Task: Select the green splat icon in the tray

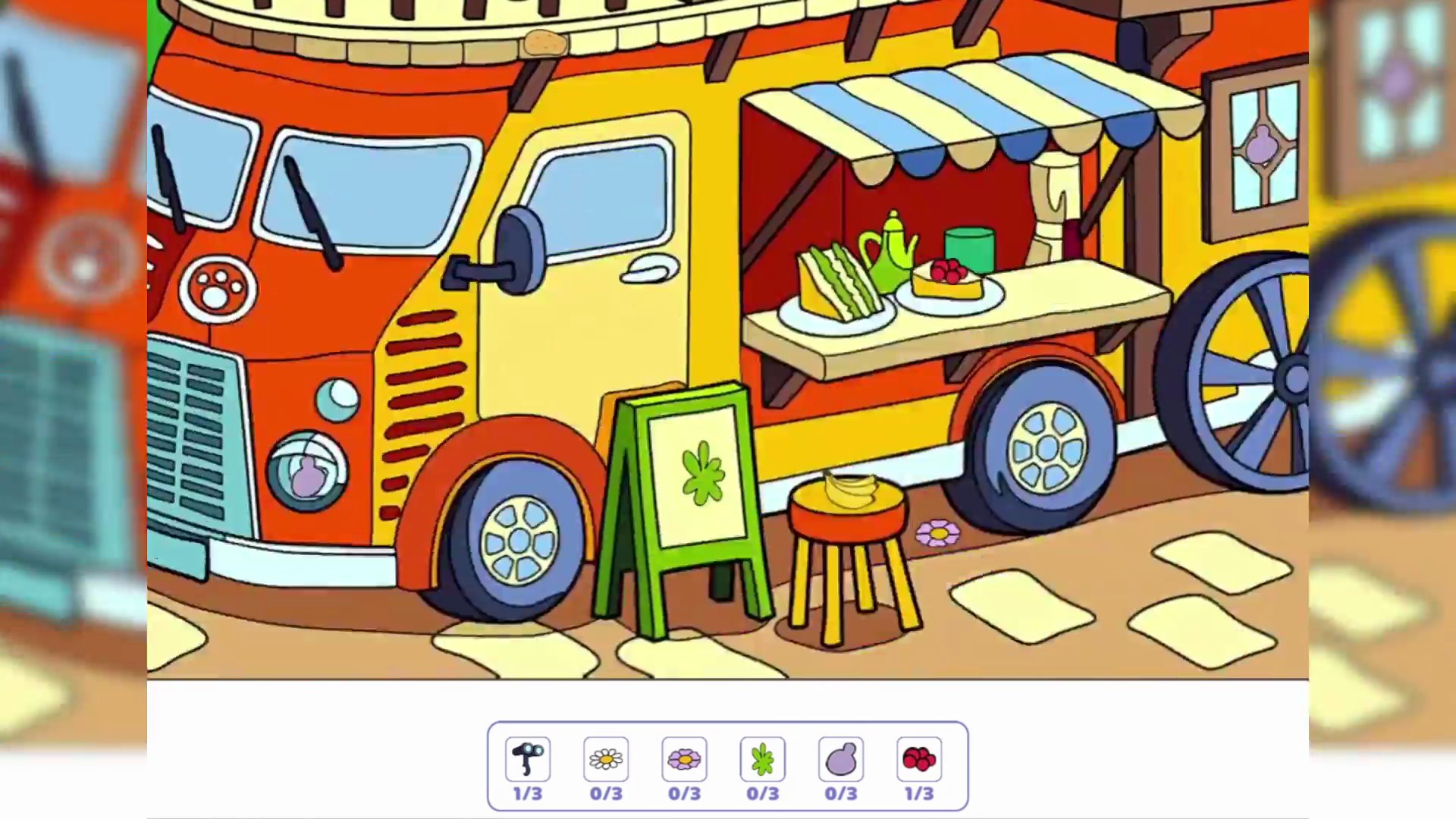Action: coord(762,759)
